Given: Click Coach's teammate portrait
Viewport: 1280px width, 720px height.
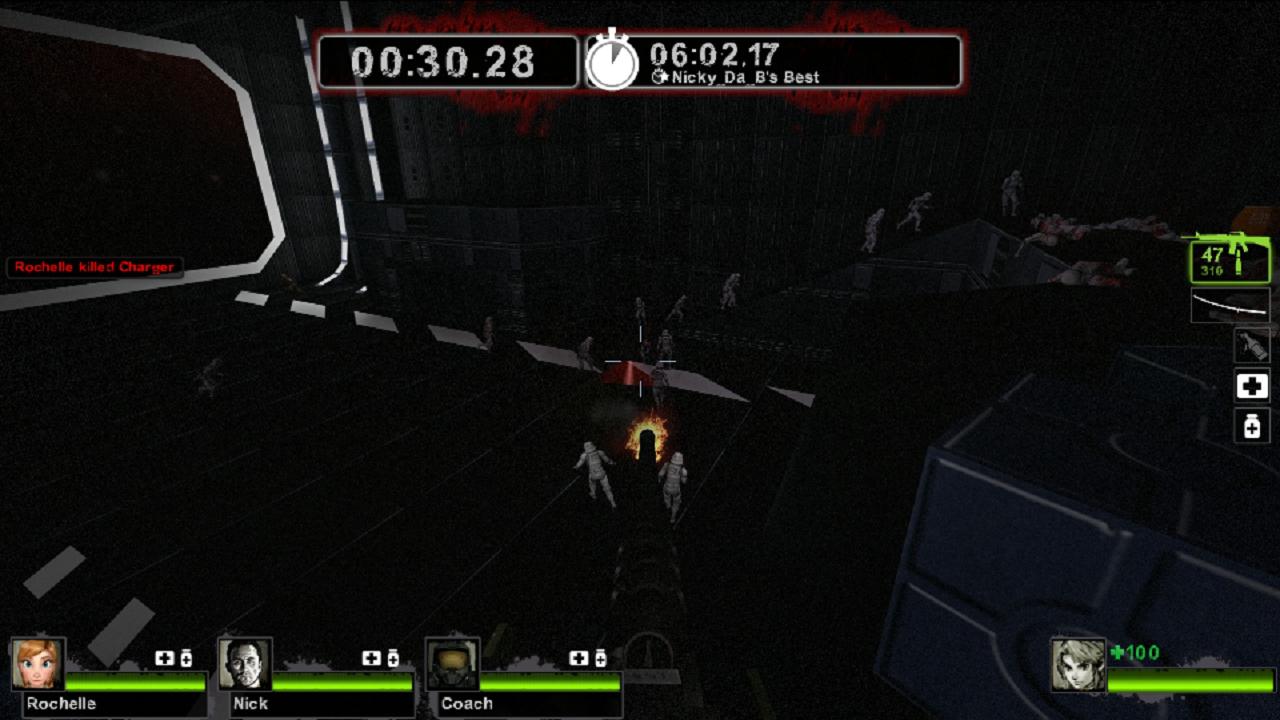Looking at the screenshot, I should coord(452,664).
